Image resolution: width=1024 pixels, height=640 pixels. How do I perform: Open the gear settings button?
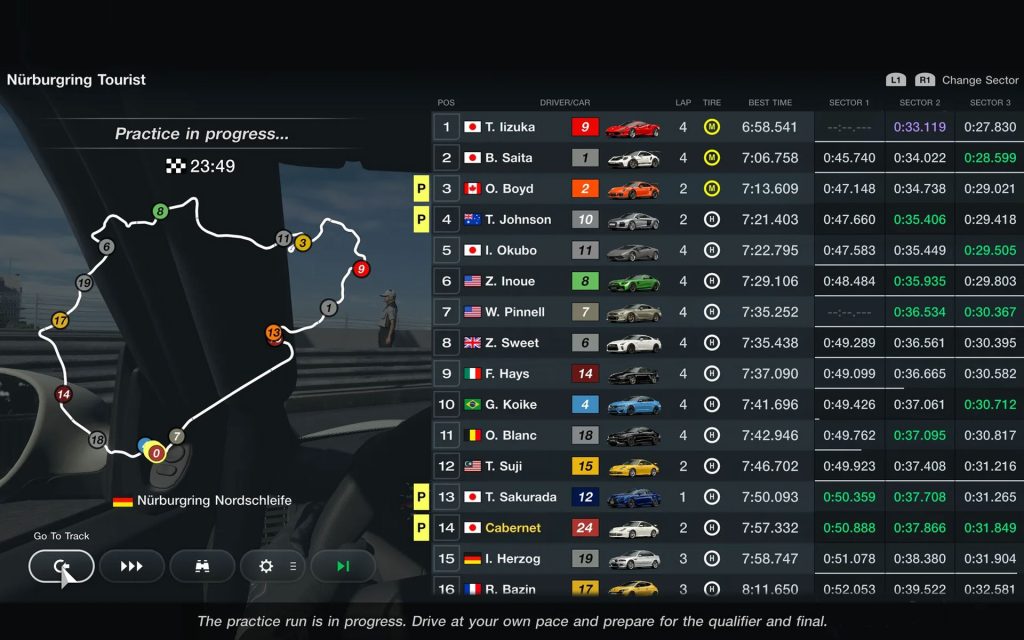[272, 566]
